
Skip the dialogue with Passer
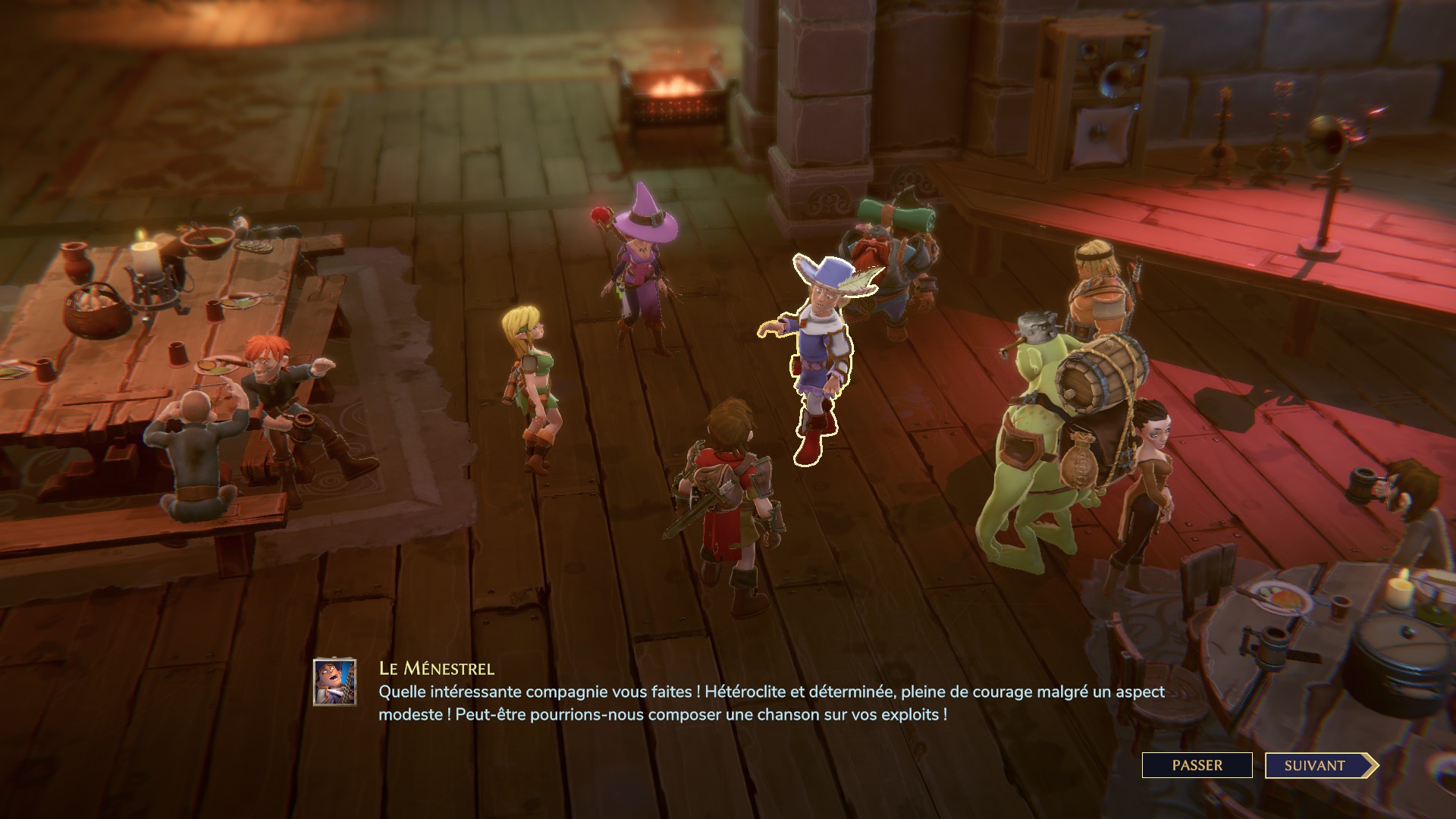coord(1197,765)
